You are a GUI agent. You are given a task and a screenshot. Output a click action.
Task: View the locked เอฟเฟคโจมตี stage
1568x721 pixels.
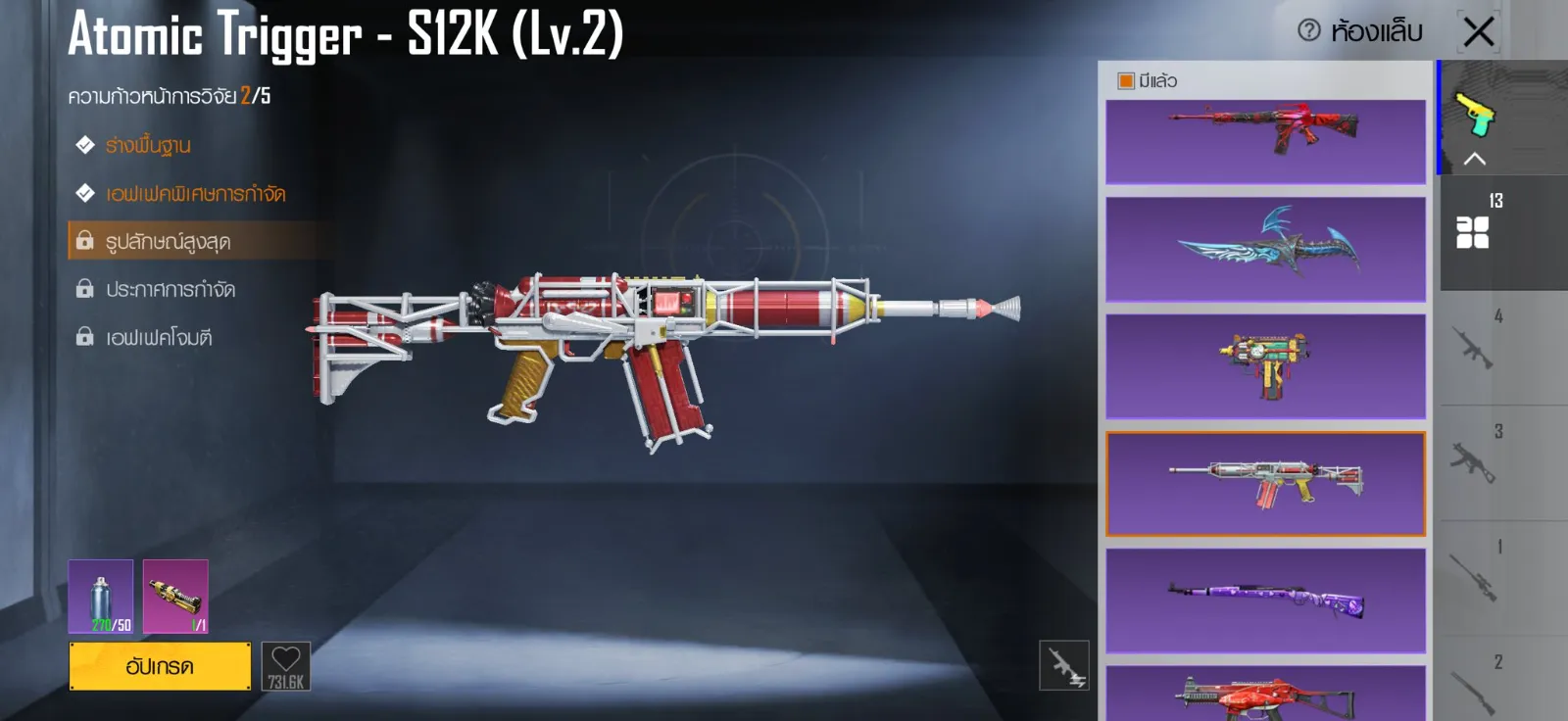158,337
